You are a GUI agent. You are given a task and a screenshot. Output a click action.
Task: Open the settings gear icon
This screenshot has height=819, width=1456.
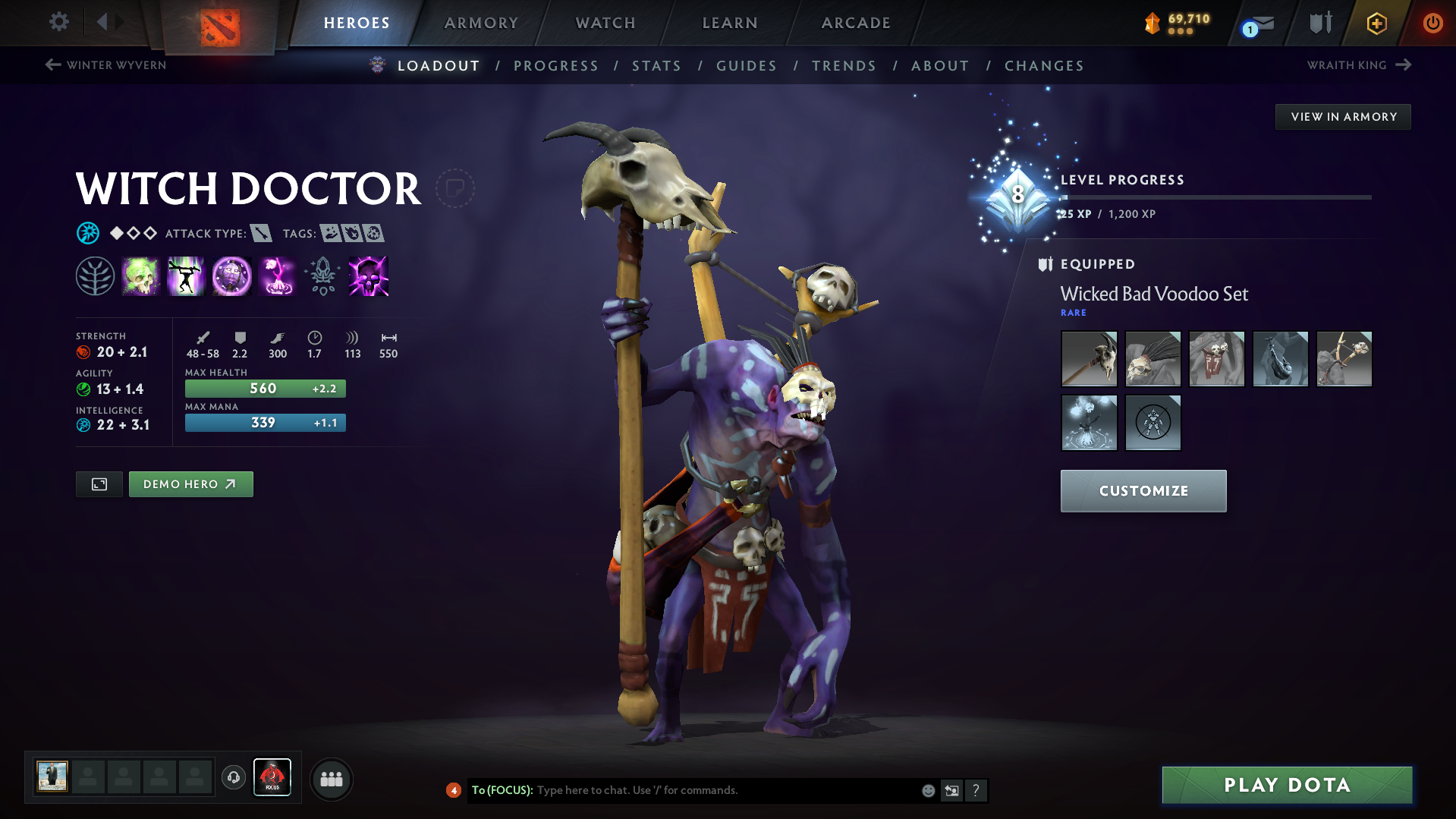pos(58,22)
